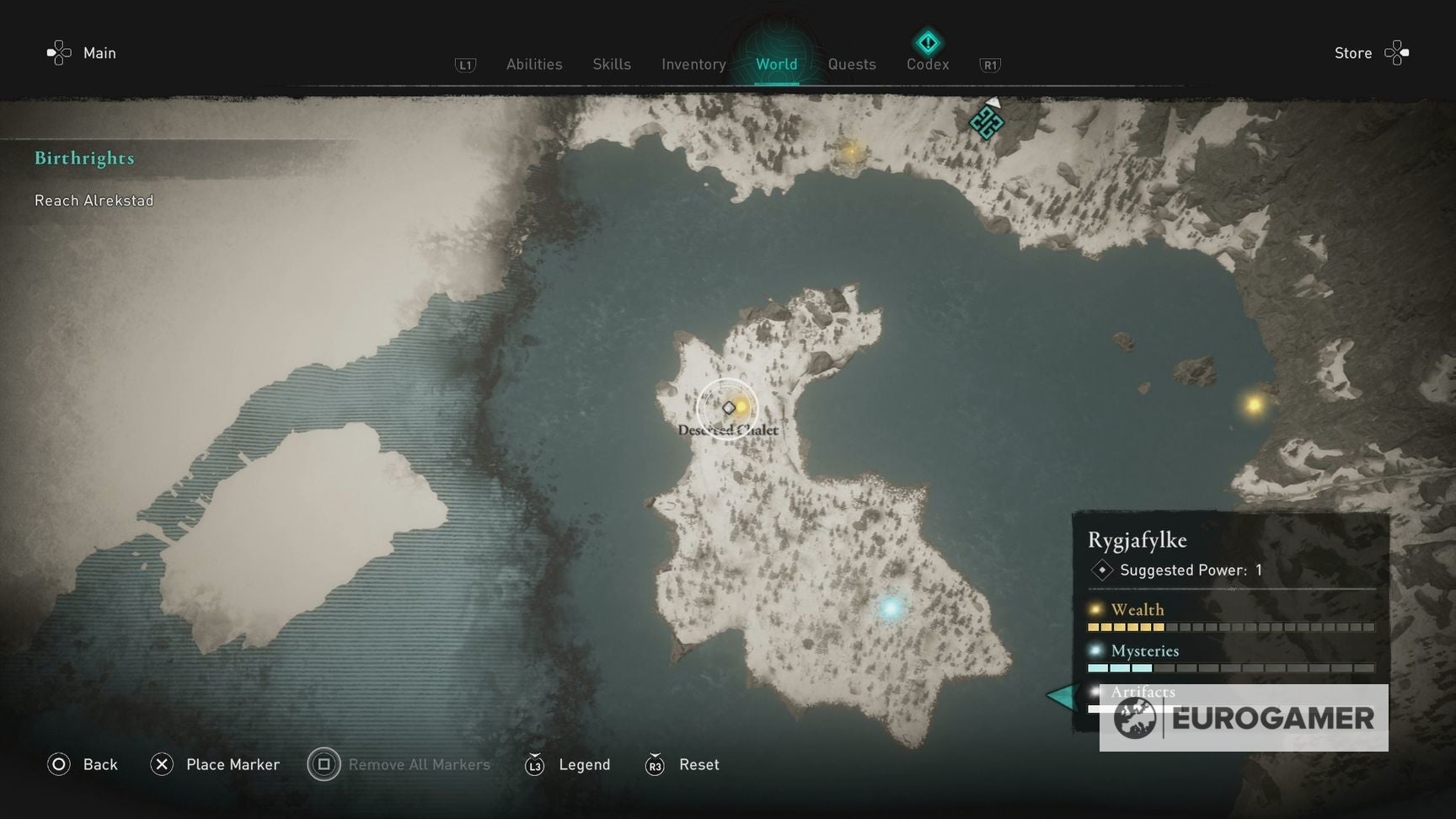
Task: Click the Main controller pad icon
Action: (x=57, y=52)
